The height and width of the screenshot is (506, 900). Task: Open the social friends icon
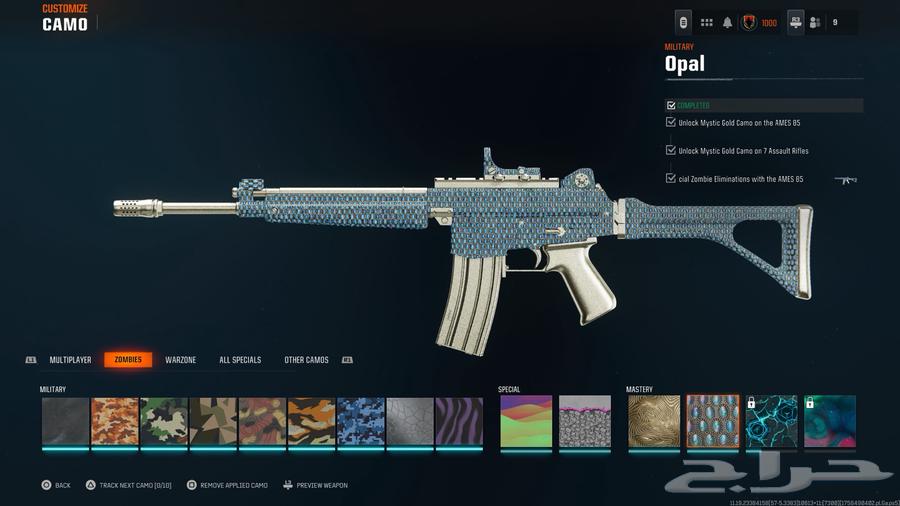(x=815, y=22)
